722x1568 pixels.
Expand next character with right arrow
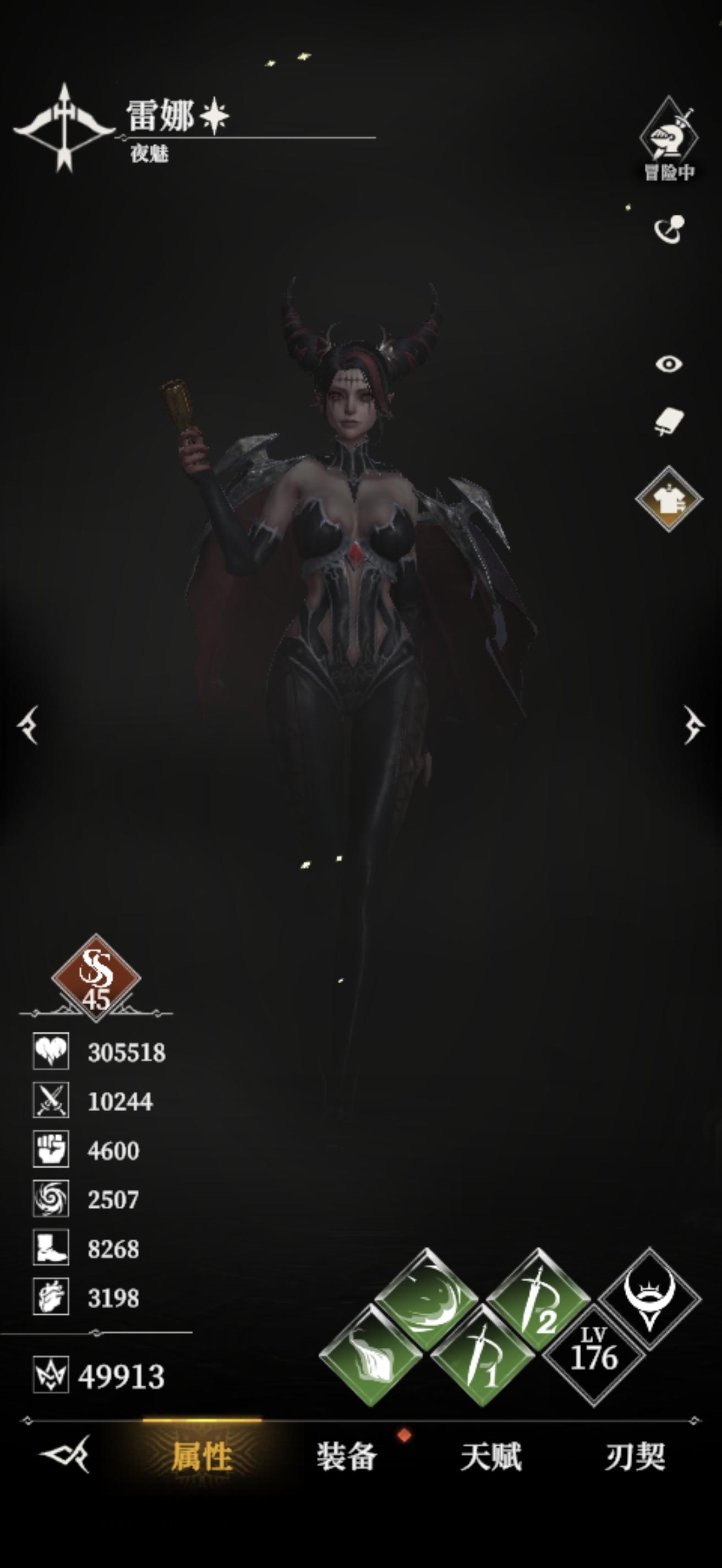click(695, 726)
